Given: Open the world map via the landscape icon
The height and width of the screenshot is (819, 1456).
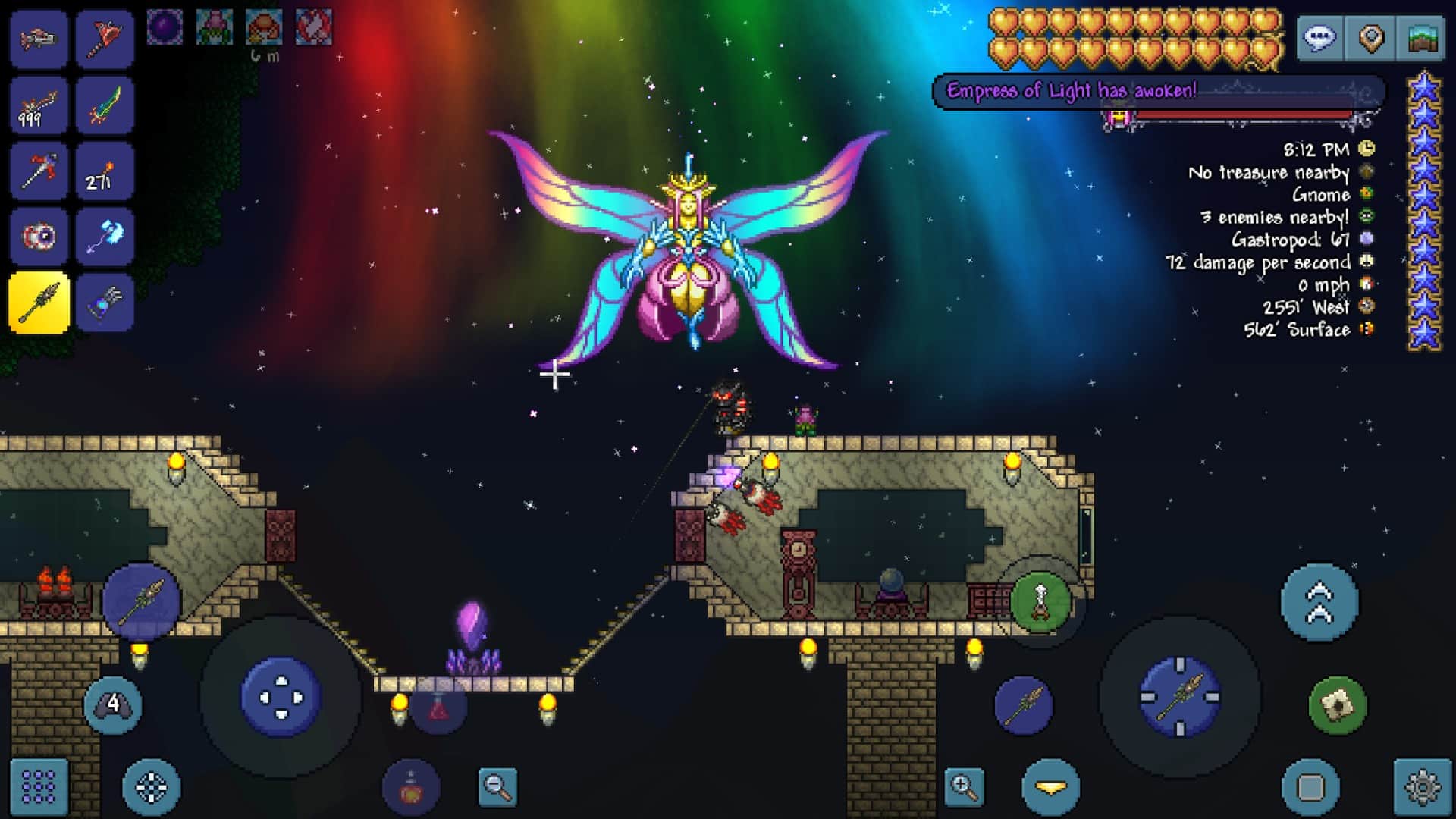Looking at the screenshot, I should (1424, 39).
